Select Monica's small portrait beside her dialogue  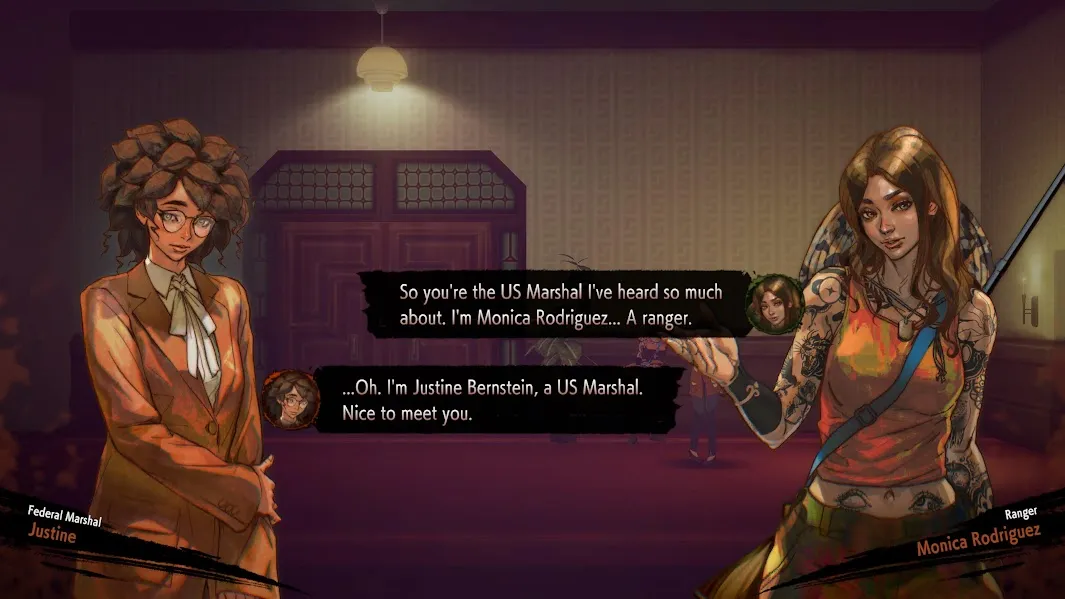point(775,303)
